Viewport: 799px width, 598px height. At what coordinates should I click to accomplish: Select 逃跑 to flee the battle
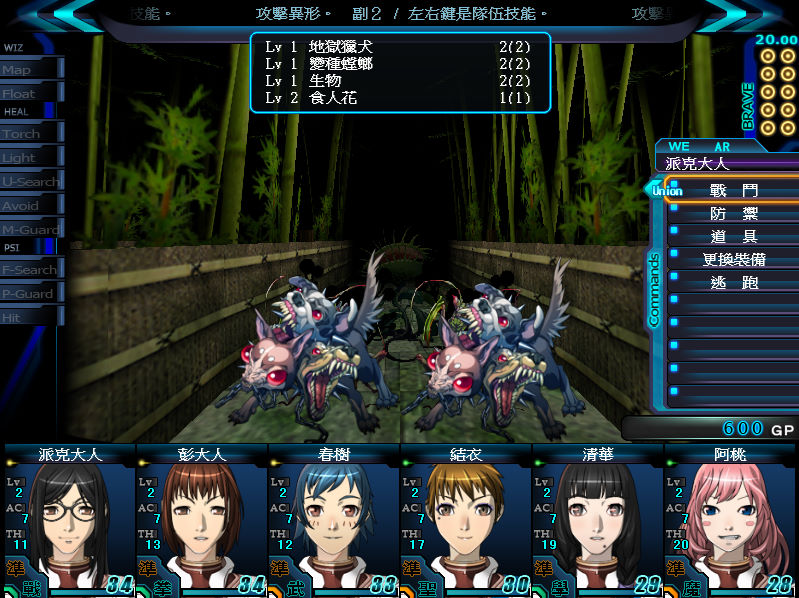(x=734, y=283)
